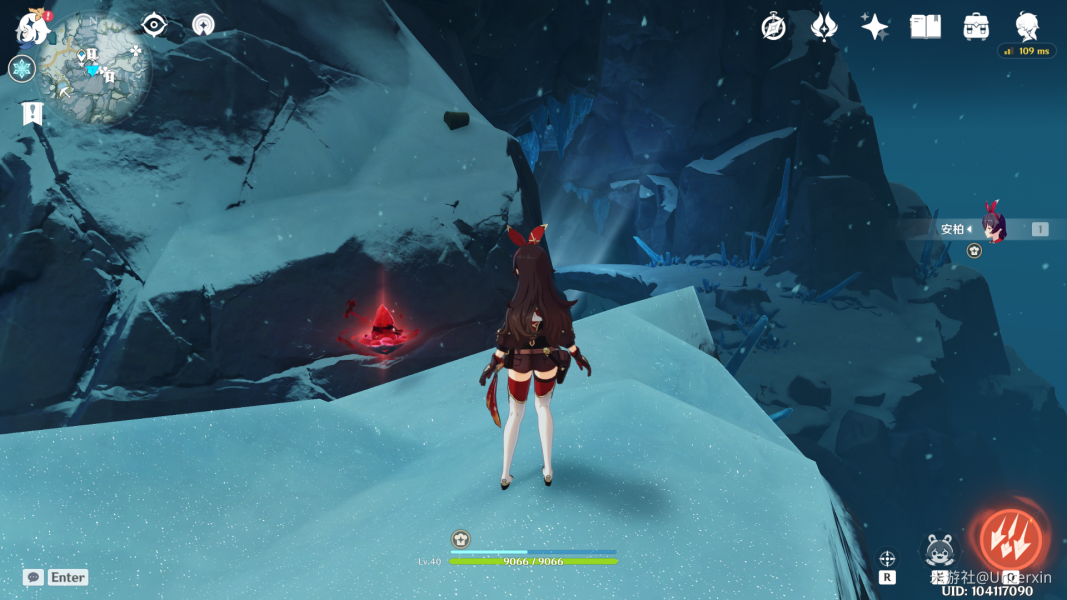Activate the eye-shaped Elemental Sight icon
The height and width of the screenshot is (600, 1067).
click(153, 25)
